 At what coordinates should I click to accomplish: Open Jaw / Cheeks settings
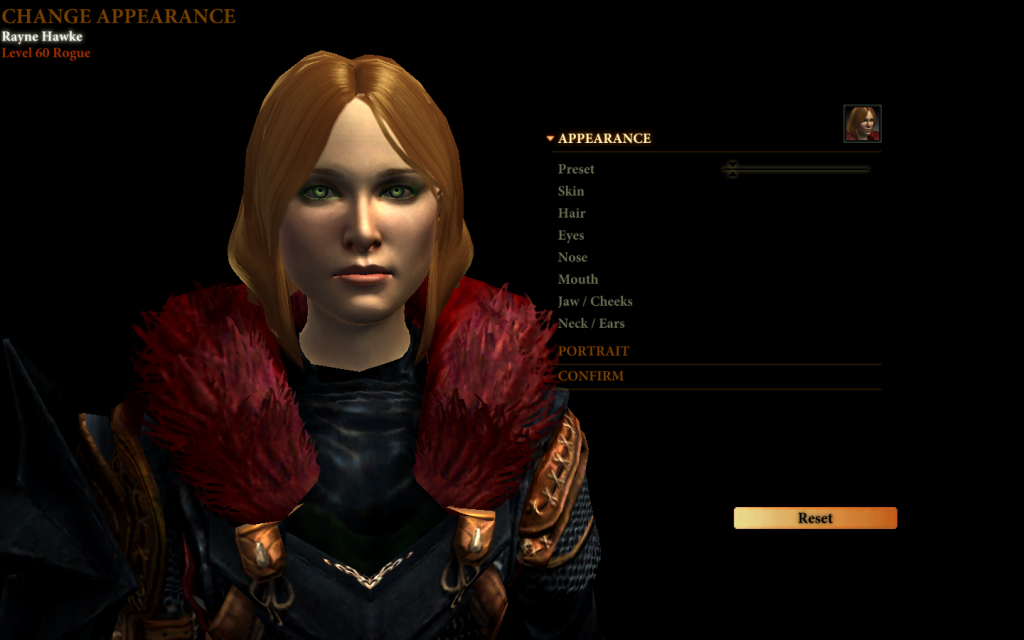(595, 301)
